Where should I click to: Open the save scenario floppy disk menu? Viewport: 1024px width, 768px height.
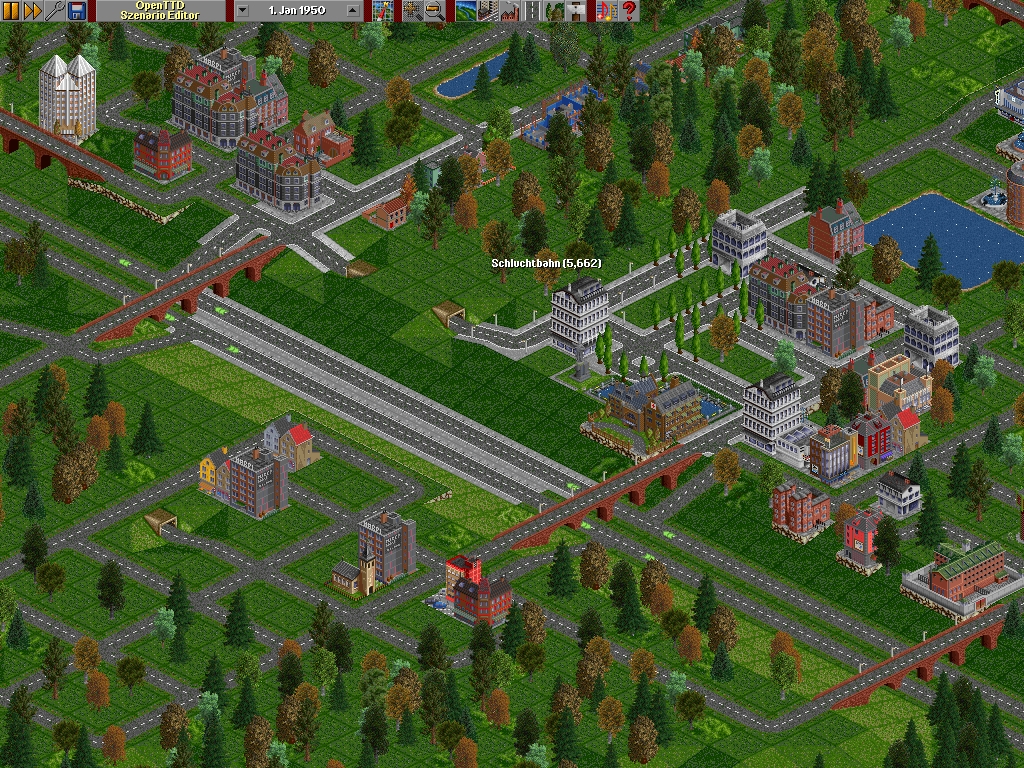click(x=78, y=11)
